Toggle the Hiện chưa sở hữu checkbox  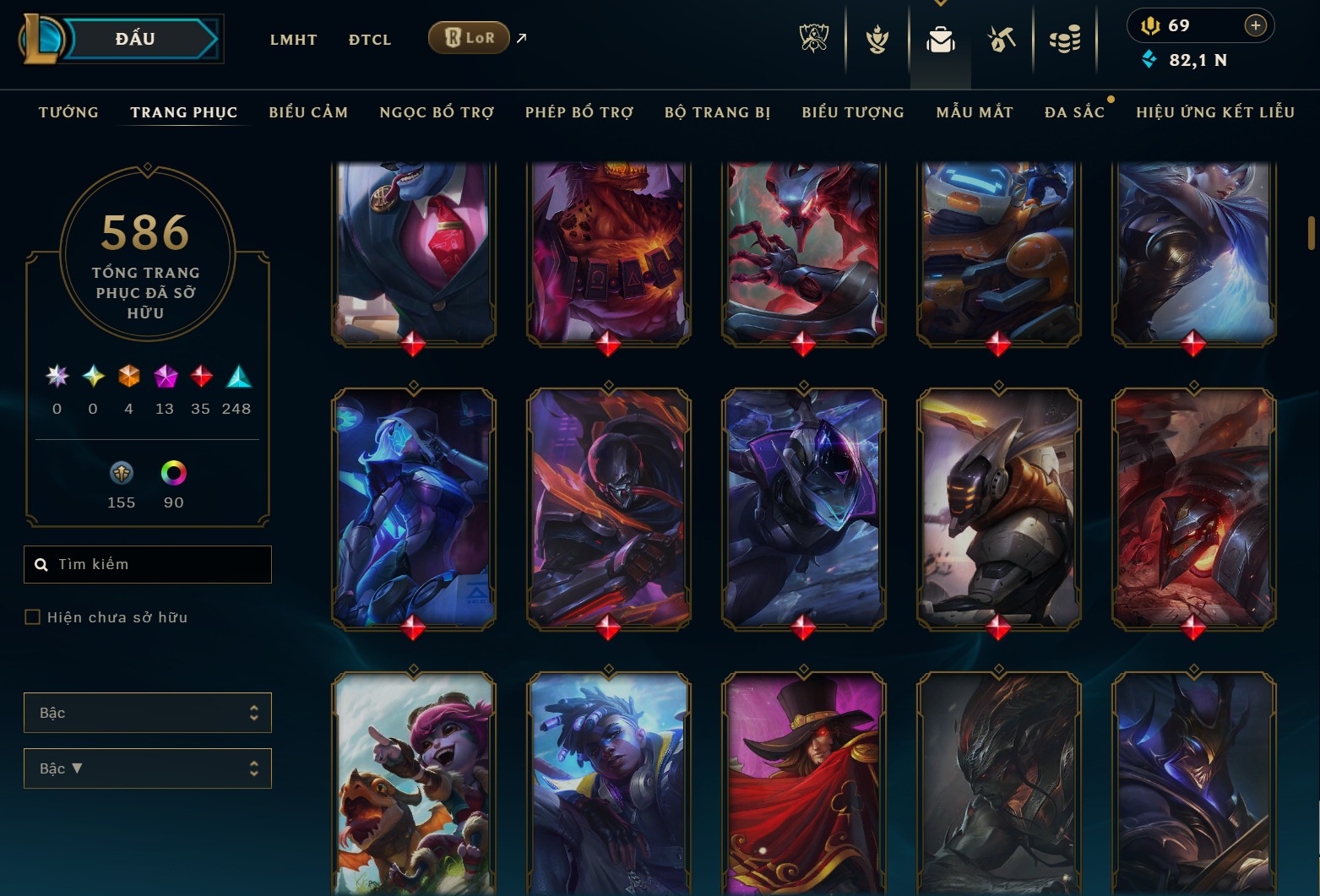click(33, 617)
